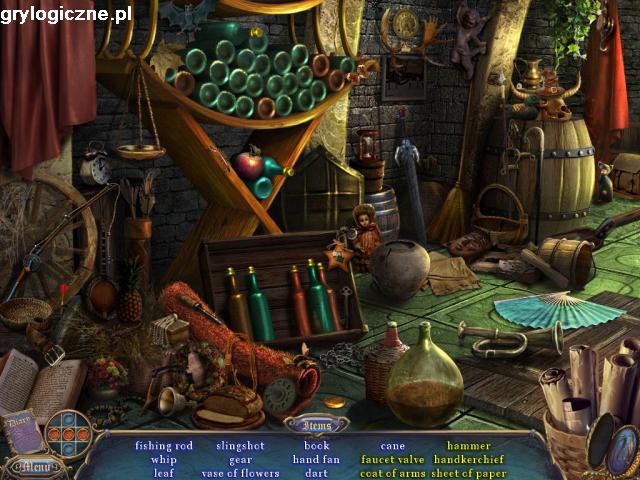Select the Items tab label
Image resolution: width=640 pixels, height=480 pixels.
pos(317,426)
